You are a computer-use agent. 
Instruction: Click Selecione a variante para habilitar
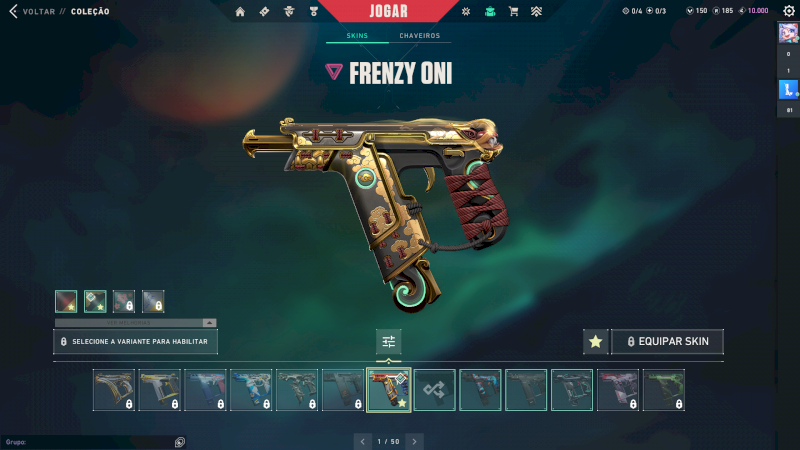(135, 342)
